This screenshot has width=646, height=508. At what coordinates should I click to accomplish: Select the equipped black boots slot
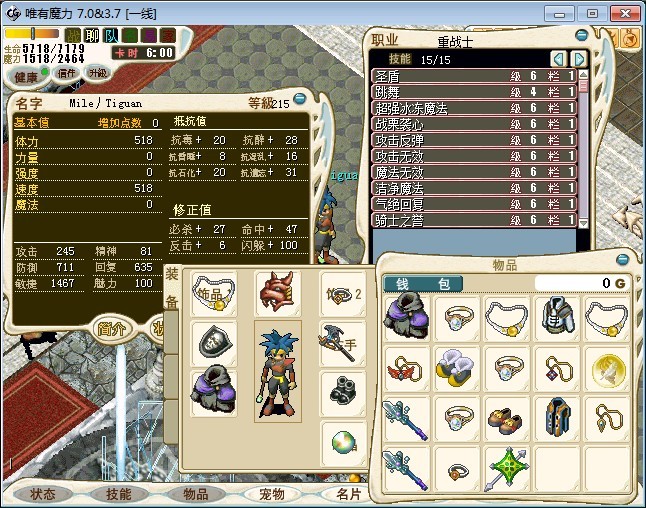pos(343,388)
